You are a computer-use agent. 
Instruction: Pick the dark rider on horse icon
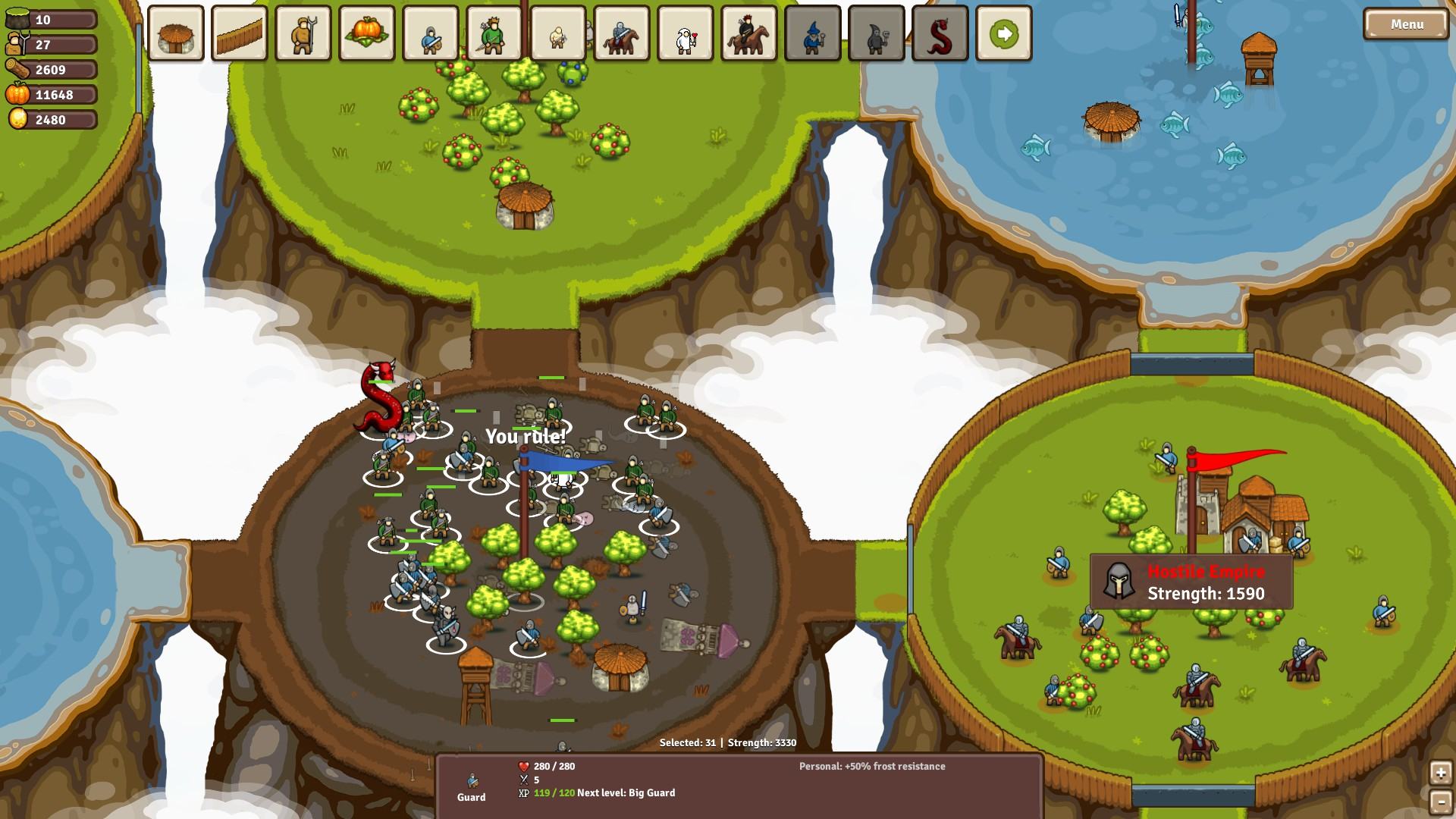(749, 33)
